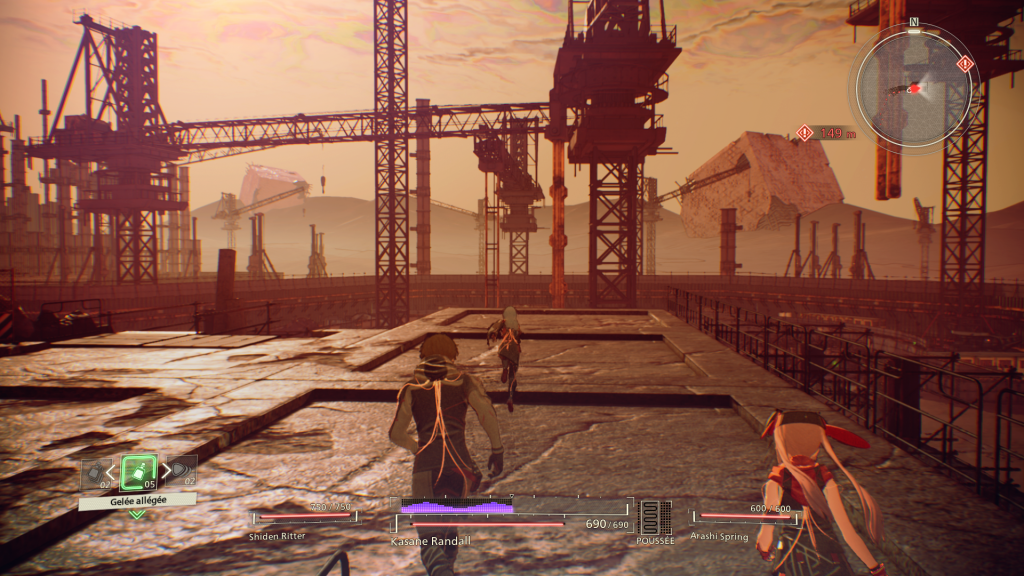Screen dimensions: 1024x576
Task: Click the objective marker on the minimap's edge
Action: point(964,64)
